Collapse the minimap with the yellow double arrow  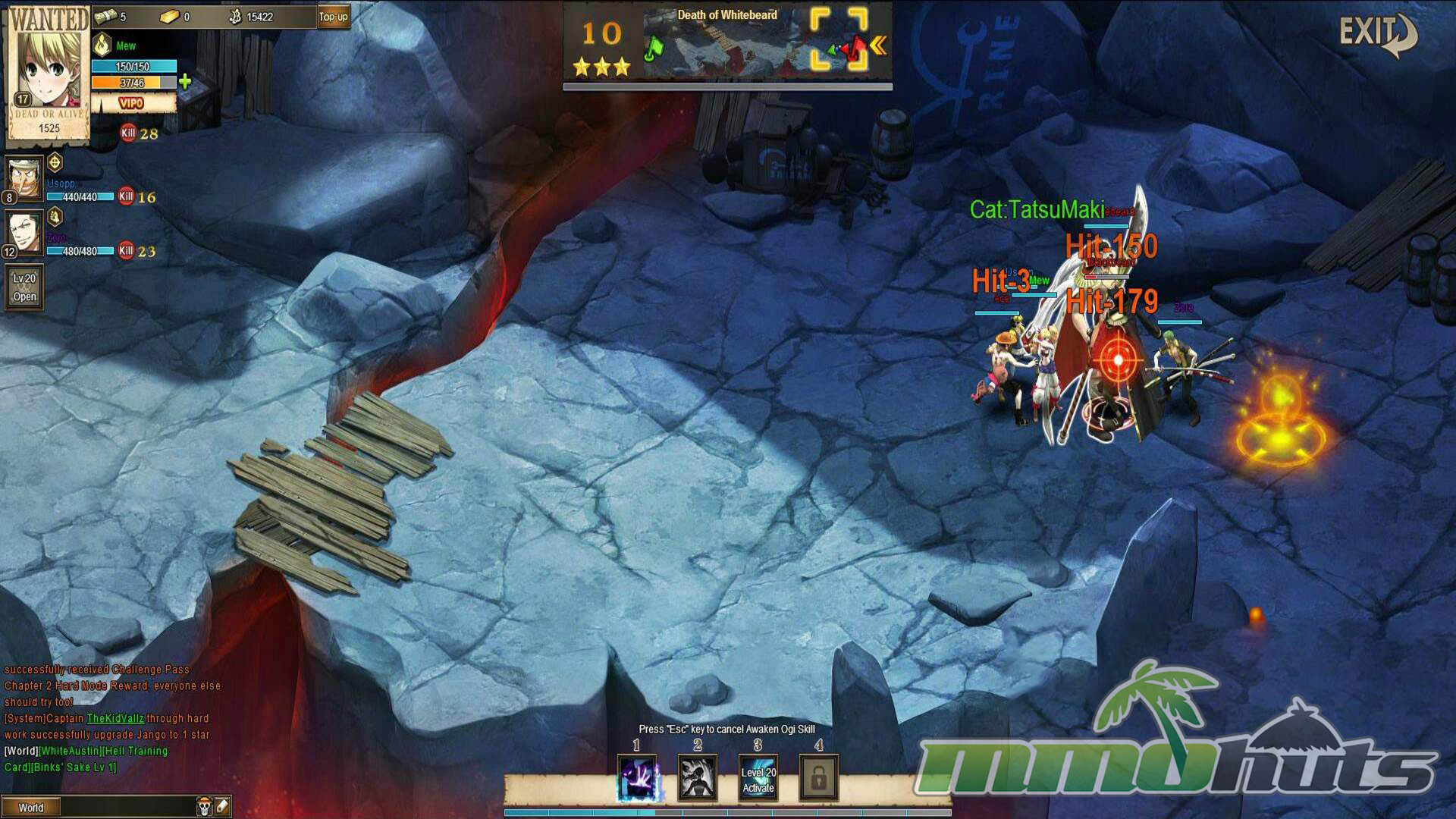[x=879, y=47]
